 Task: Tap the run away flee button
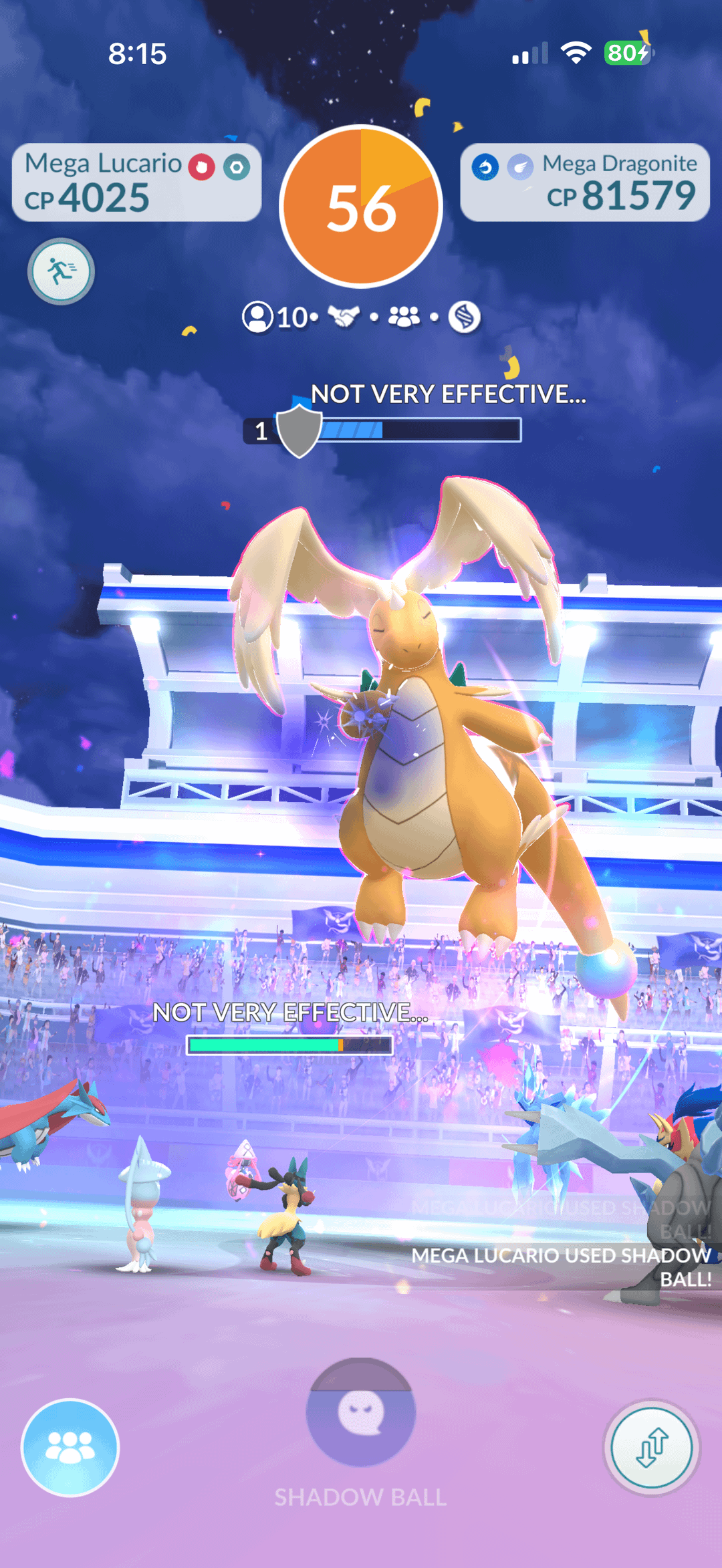tap(61, 271)
